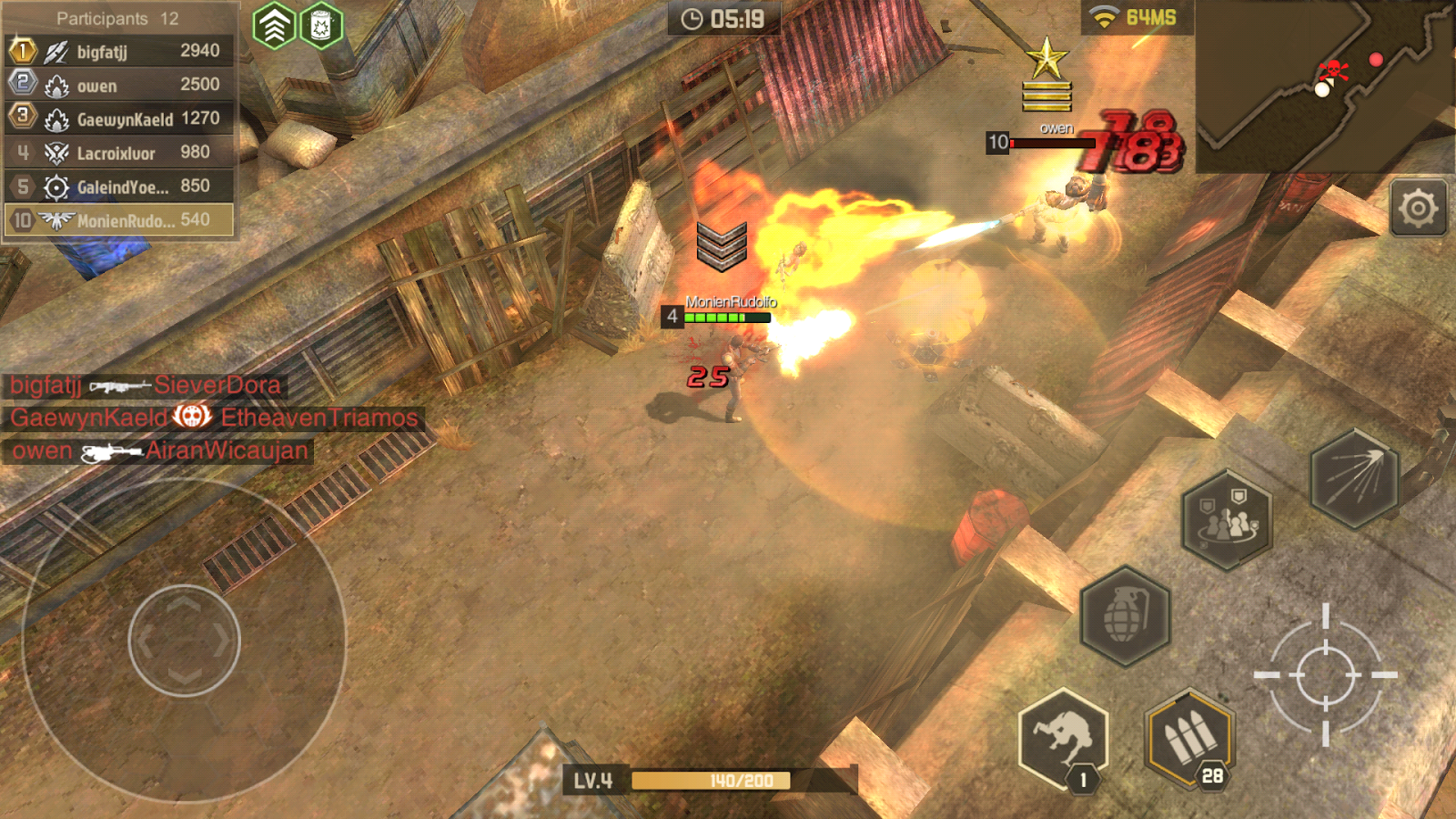Select the highlighted MonienRudo leaderboard row
The height and width of the screenshot is (819, 1456).
coord(120,220)
